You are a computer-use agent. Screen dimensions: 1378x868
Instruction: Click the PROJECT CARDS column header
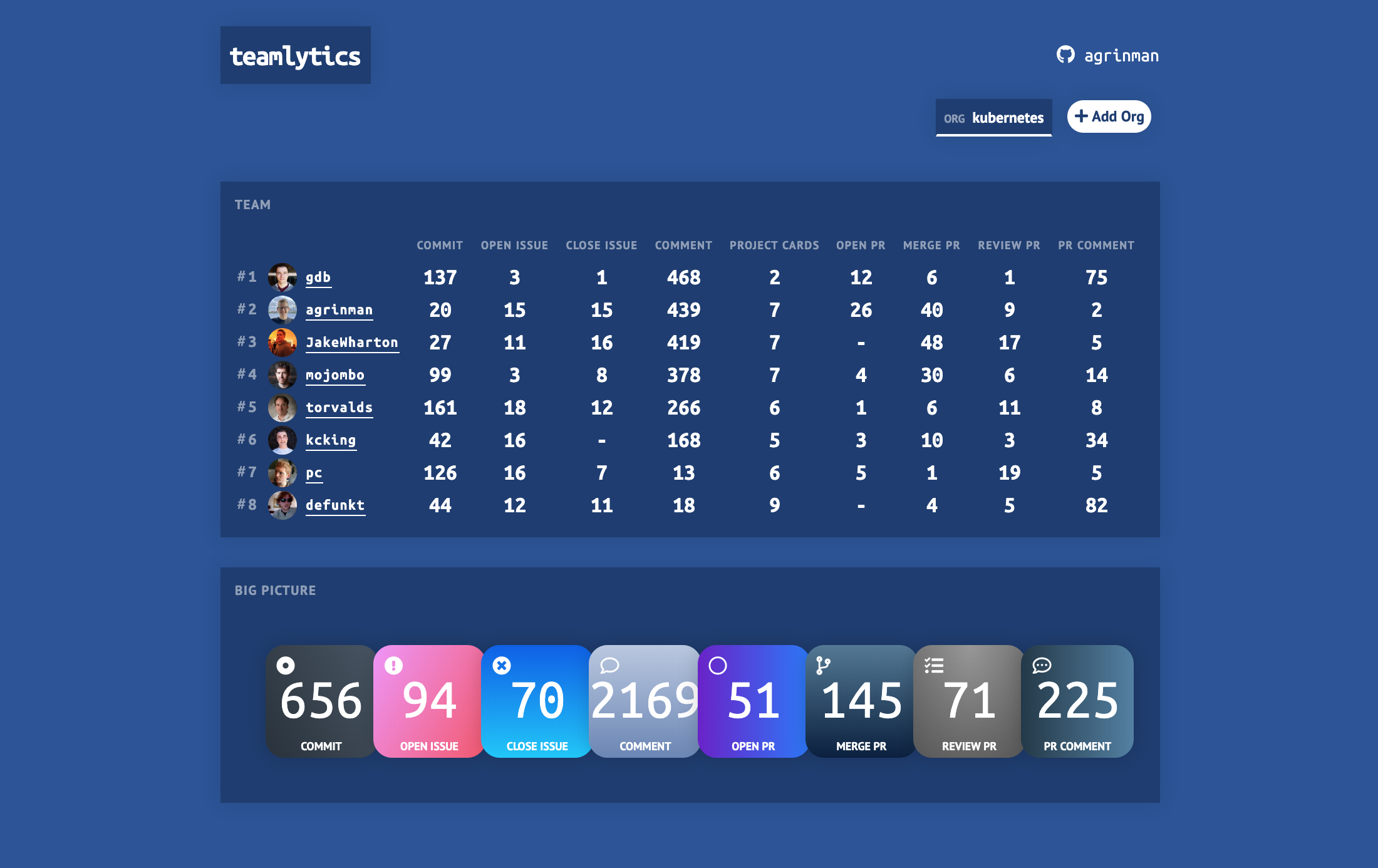point(774,245)
